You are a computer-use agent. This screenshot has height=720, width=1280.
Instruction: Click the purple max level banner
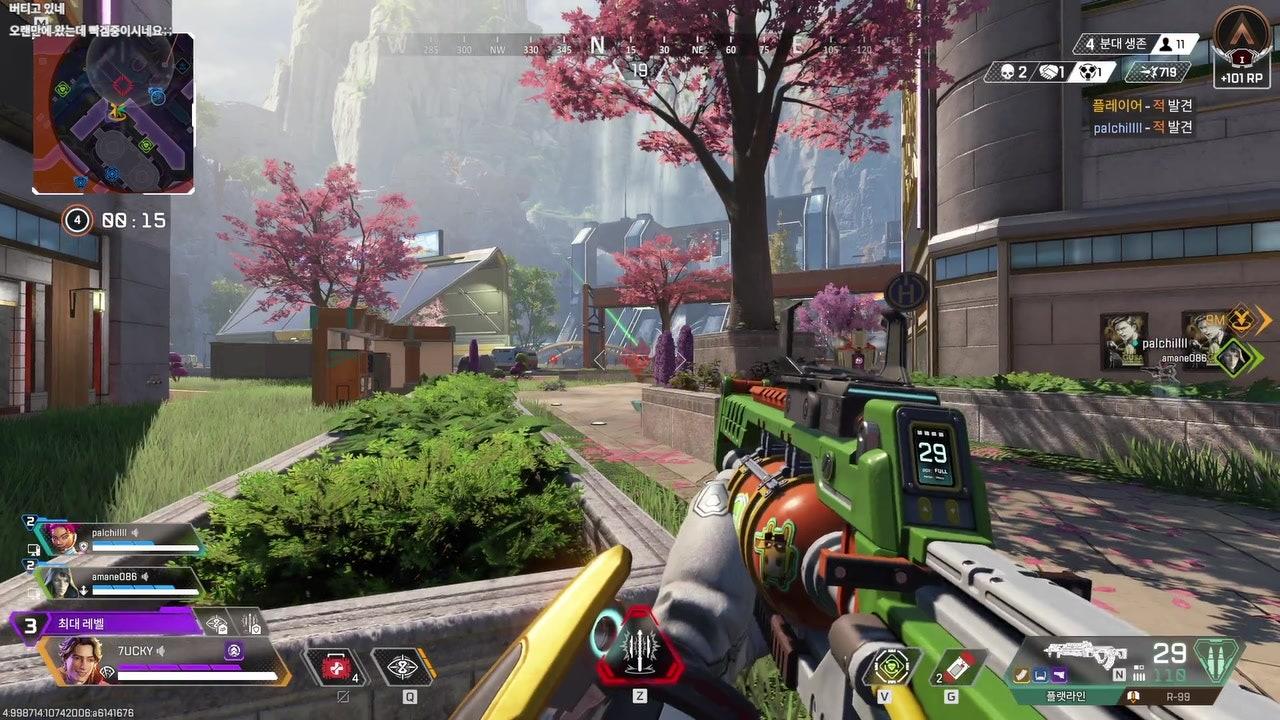tap(110, 624)
